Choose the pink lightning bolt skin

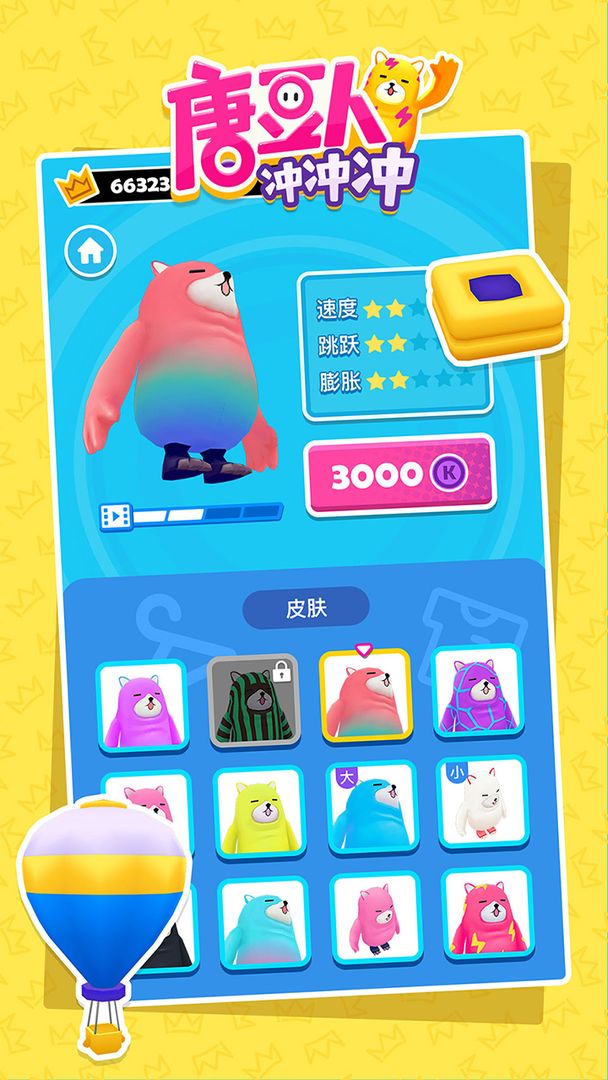pyautogui.click(x=487, y=915)
